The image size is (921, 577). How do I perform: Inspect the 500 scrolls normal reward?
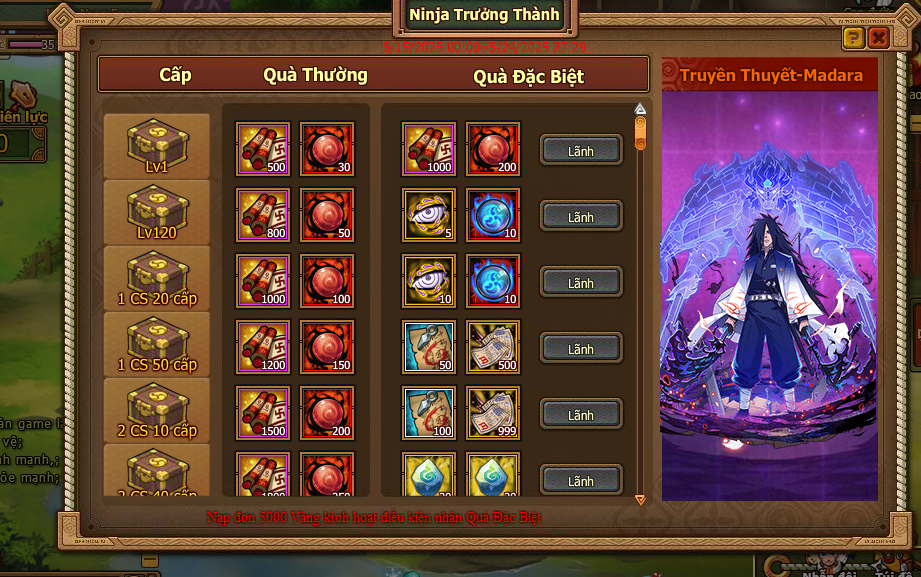tap(263, 149)
